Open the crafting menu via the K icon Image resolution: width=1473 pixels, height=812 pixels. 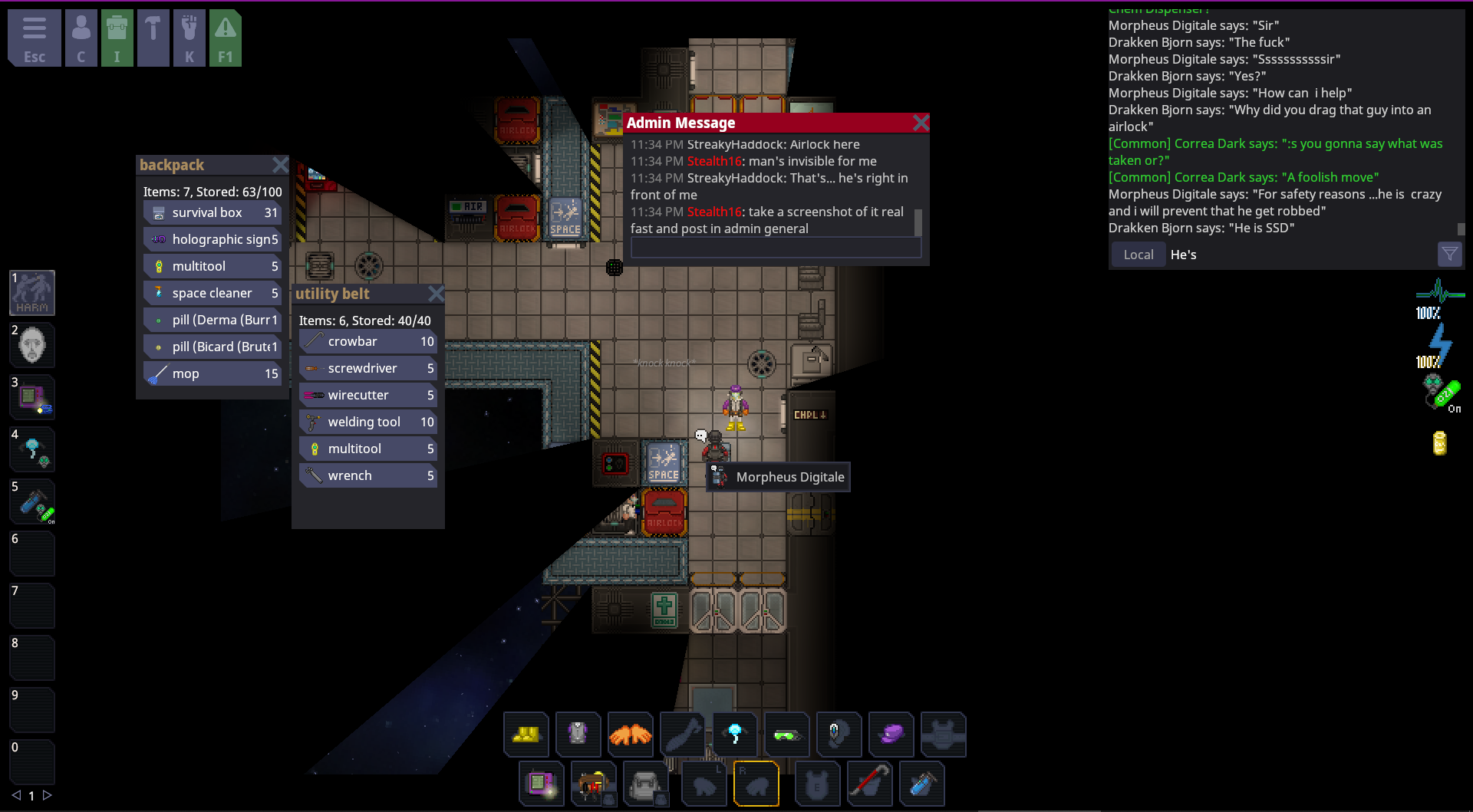pyautogui.click(x=189, y=37)
